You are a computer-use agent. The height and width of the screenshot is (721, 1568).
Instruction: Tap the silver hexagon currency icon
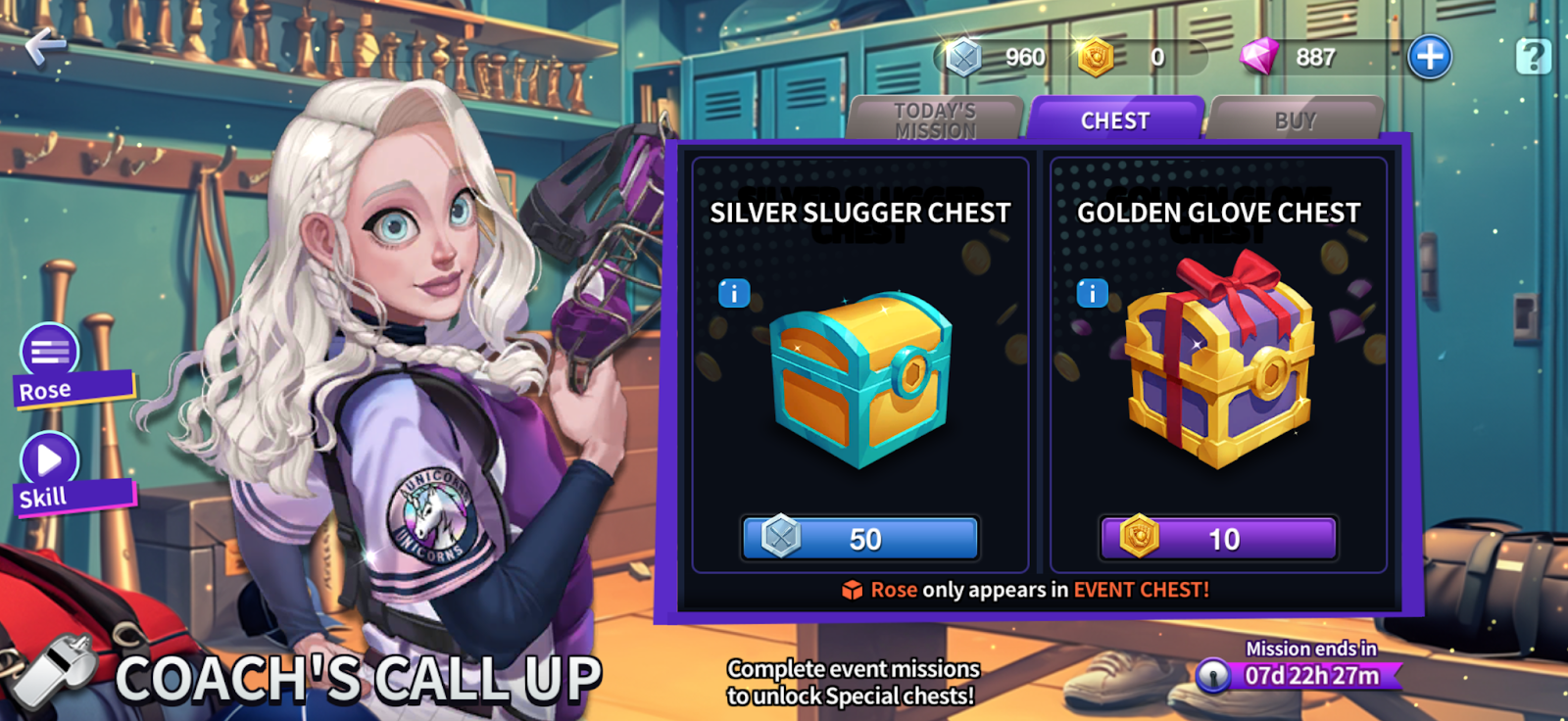[x=963, y=56]
